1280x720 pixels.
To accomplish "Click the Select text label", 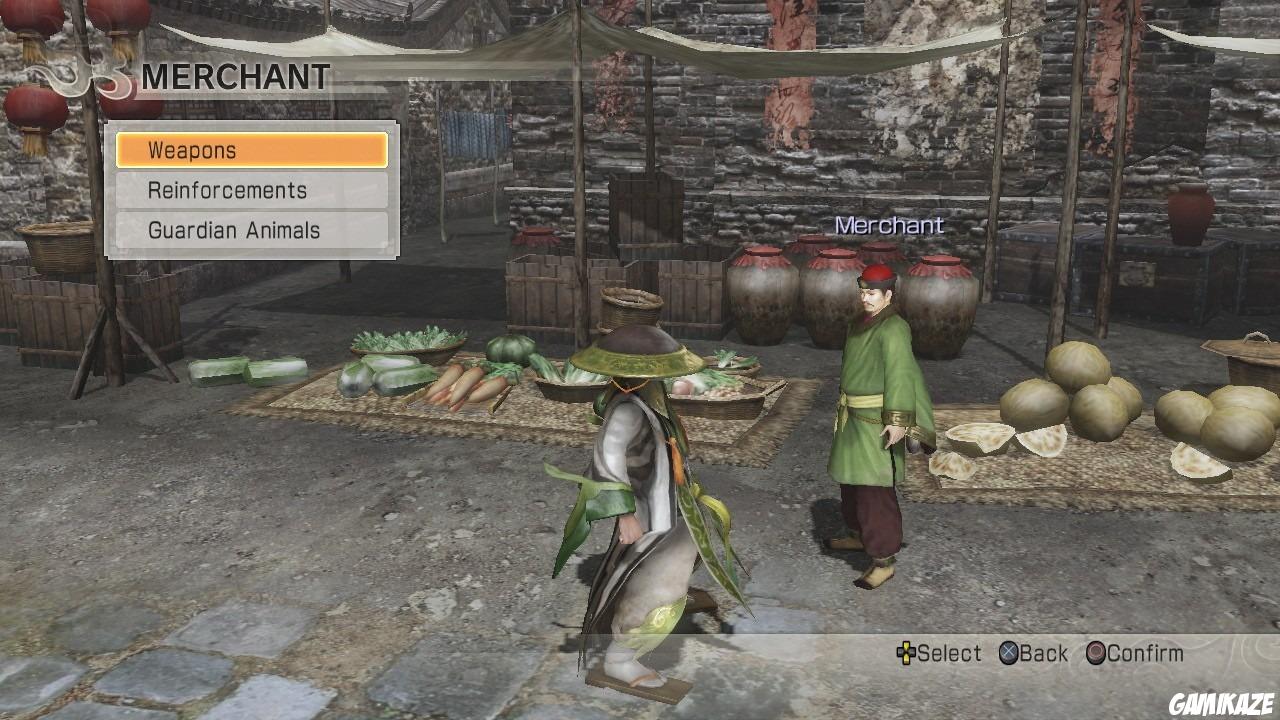I will (948, 653).
